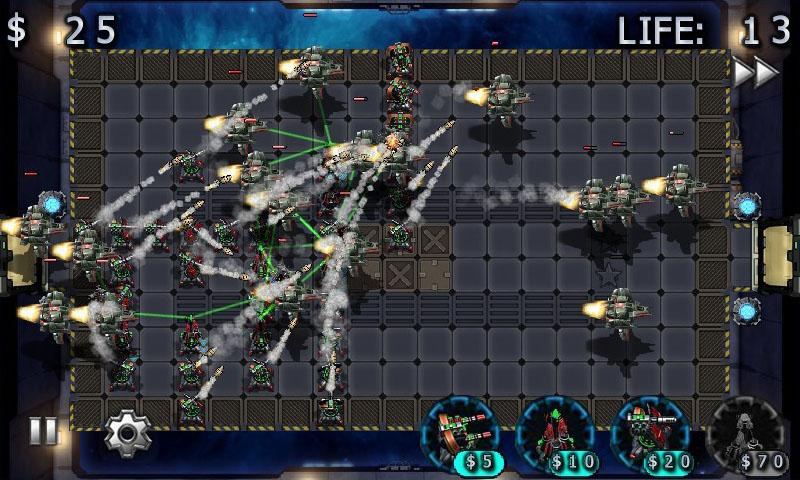The width and height of the screenshot is (800, 480).
Task: Open settings via the gear icon
Action: pos(127,433)
